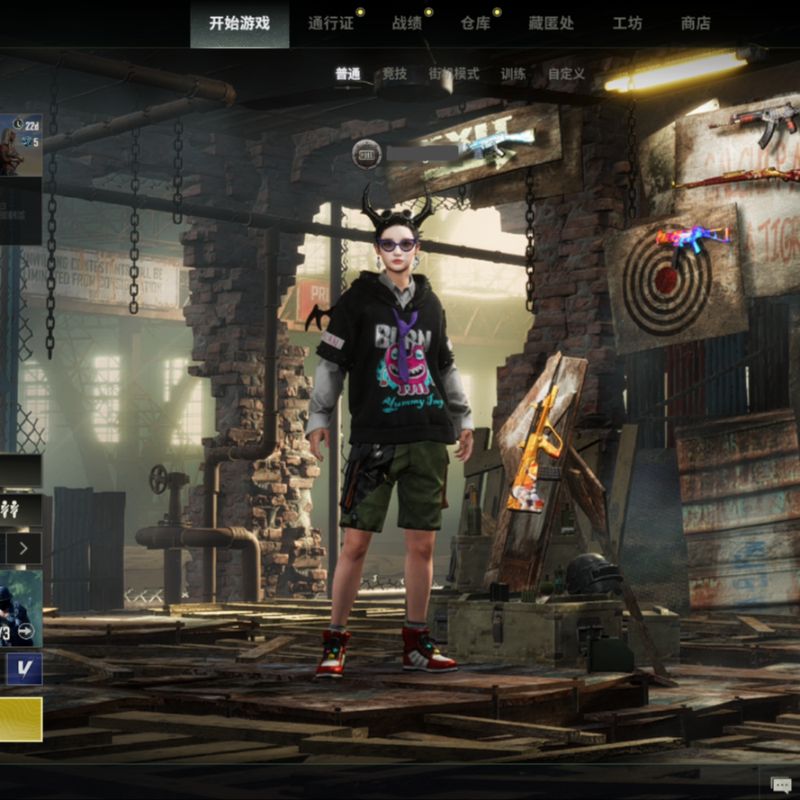Open the 自定义 custom match tab

566,74
